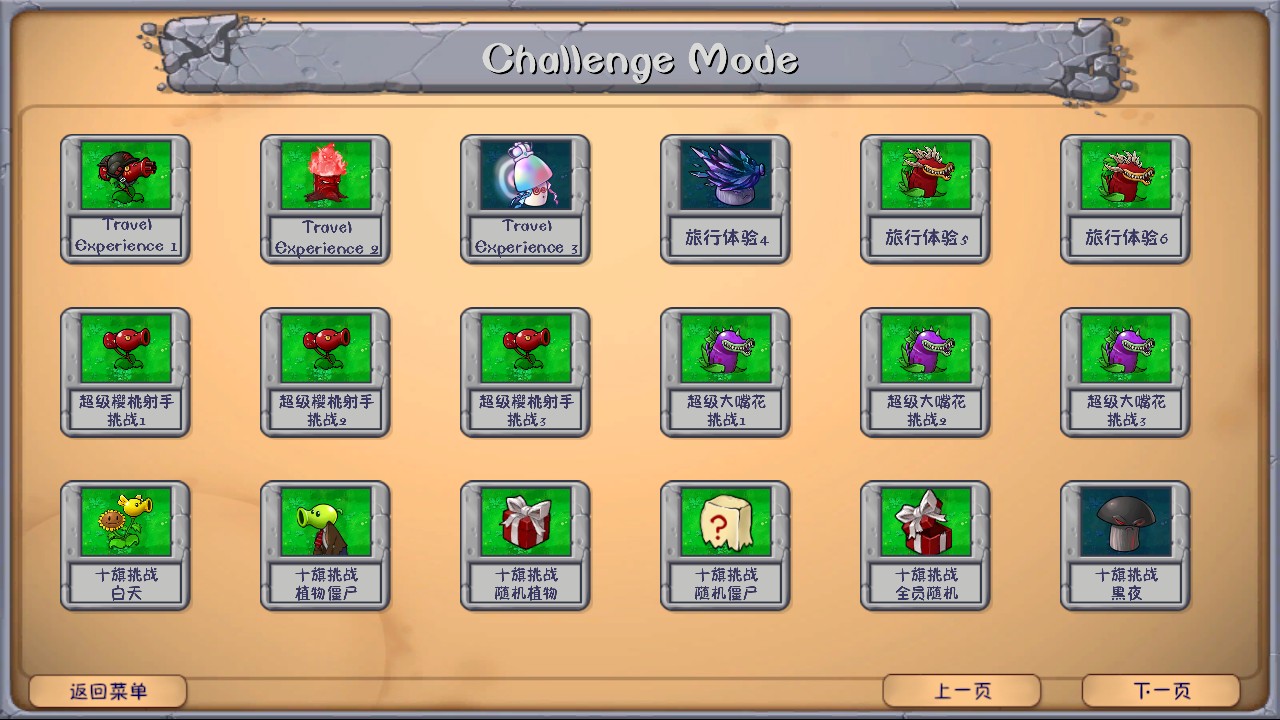
Task: Open Travel Experience 3 level
Action: (525, 197)
